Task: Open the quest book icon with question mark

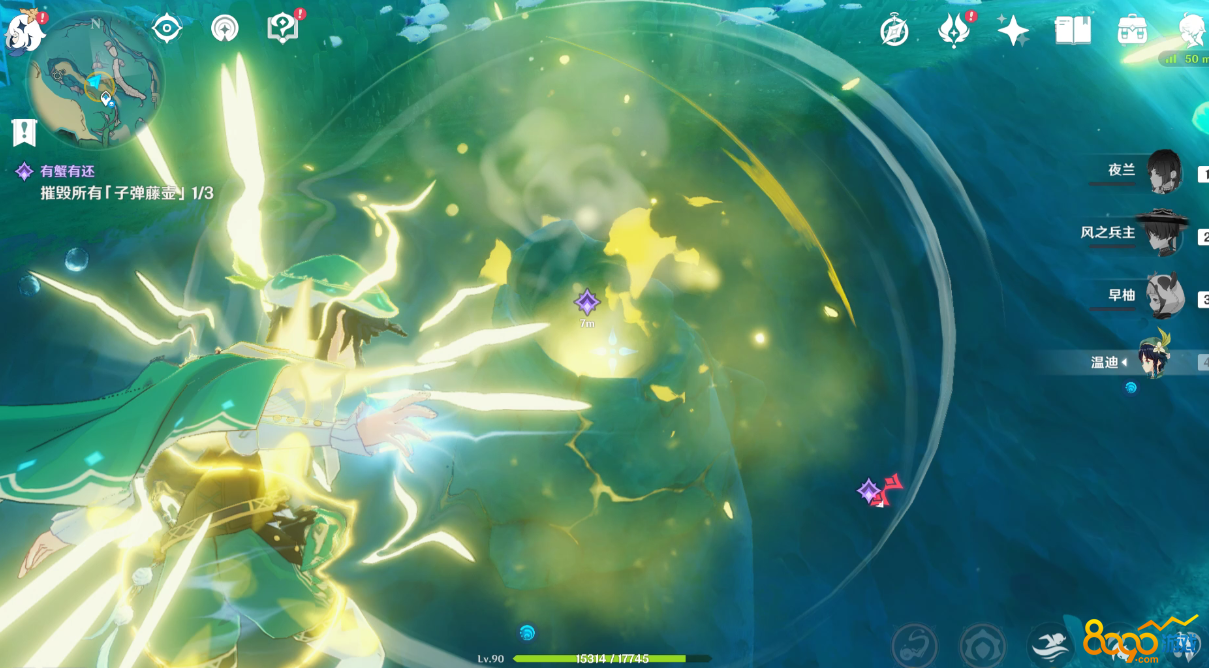Action: (284, 28)
